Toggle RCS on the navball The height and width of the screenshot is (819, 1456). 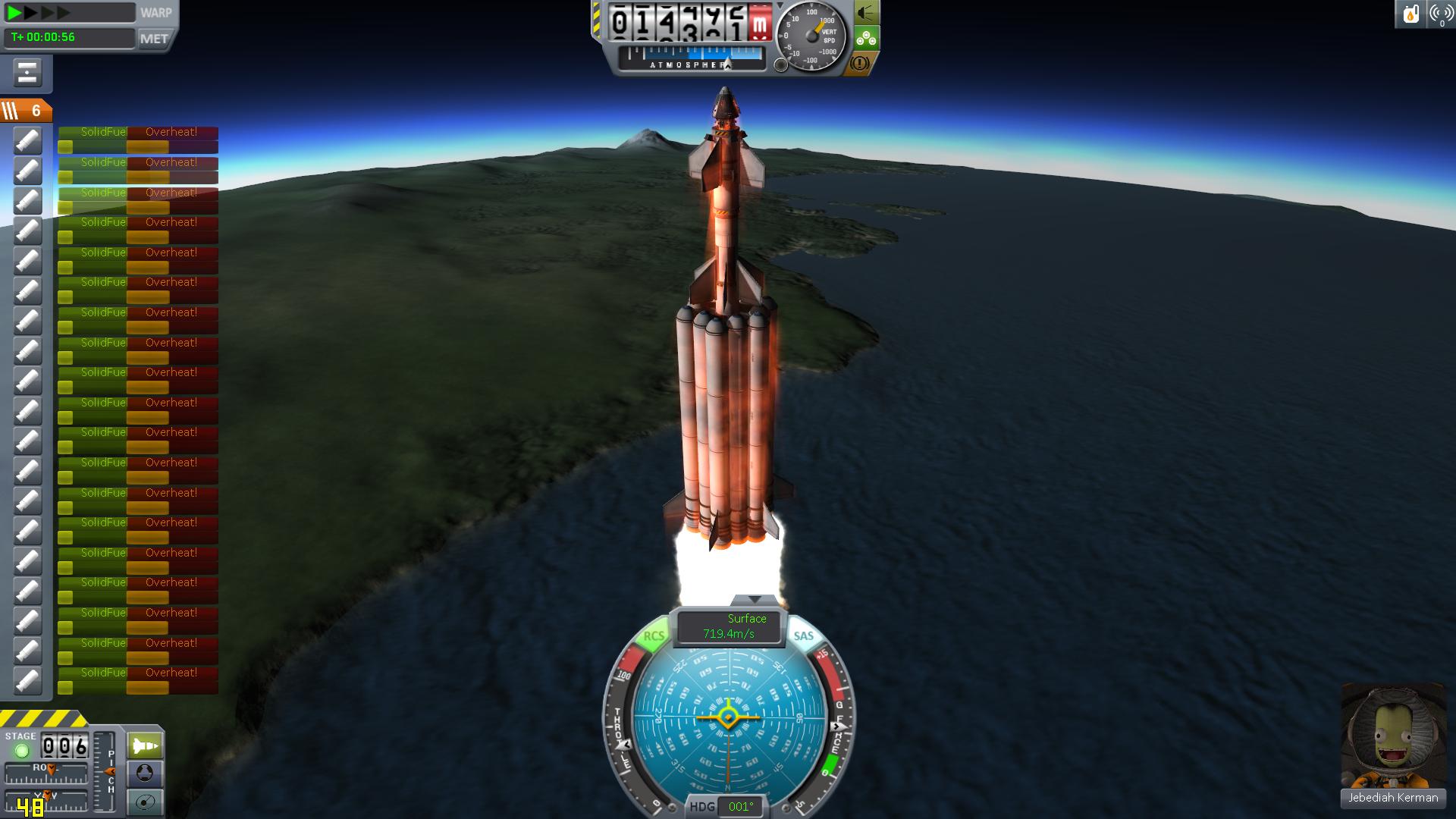coord(653,636)
